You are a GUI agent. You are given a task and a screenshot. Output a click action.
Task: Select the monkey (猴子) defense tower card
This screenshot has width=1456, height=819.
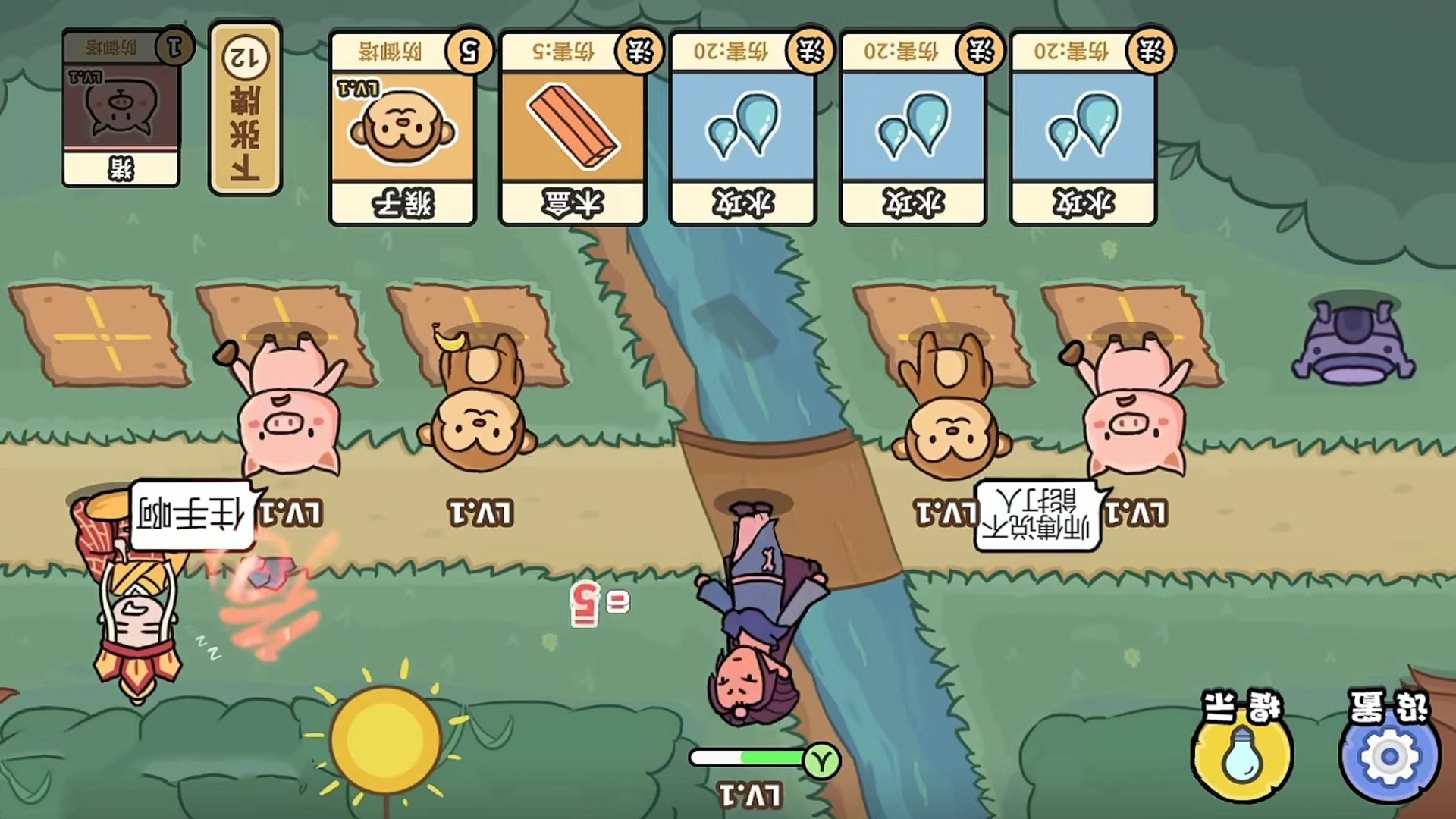click(x=403, y=125)
